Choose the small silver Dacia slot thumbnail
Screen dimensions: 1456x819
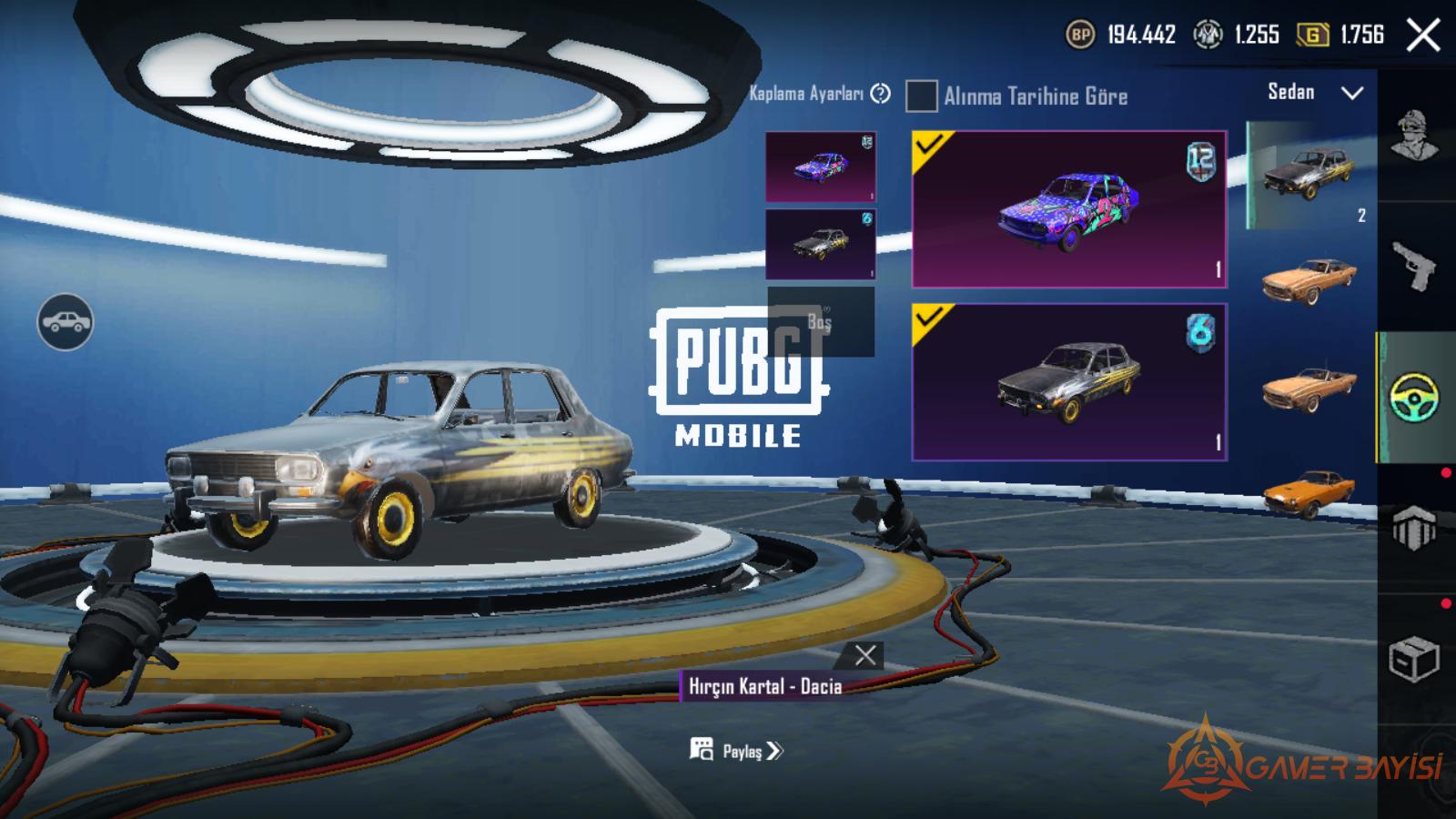[820, 244]
